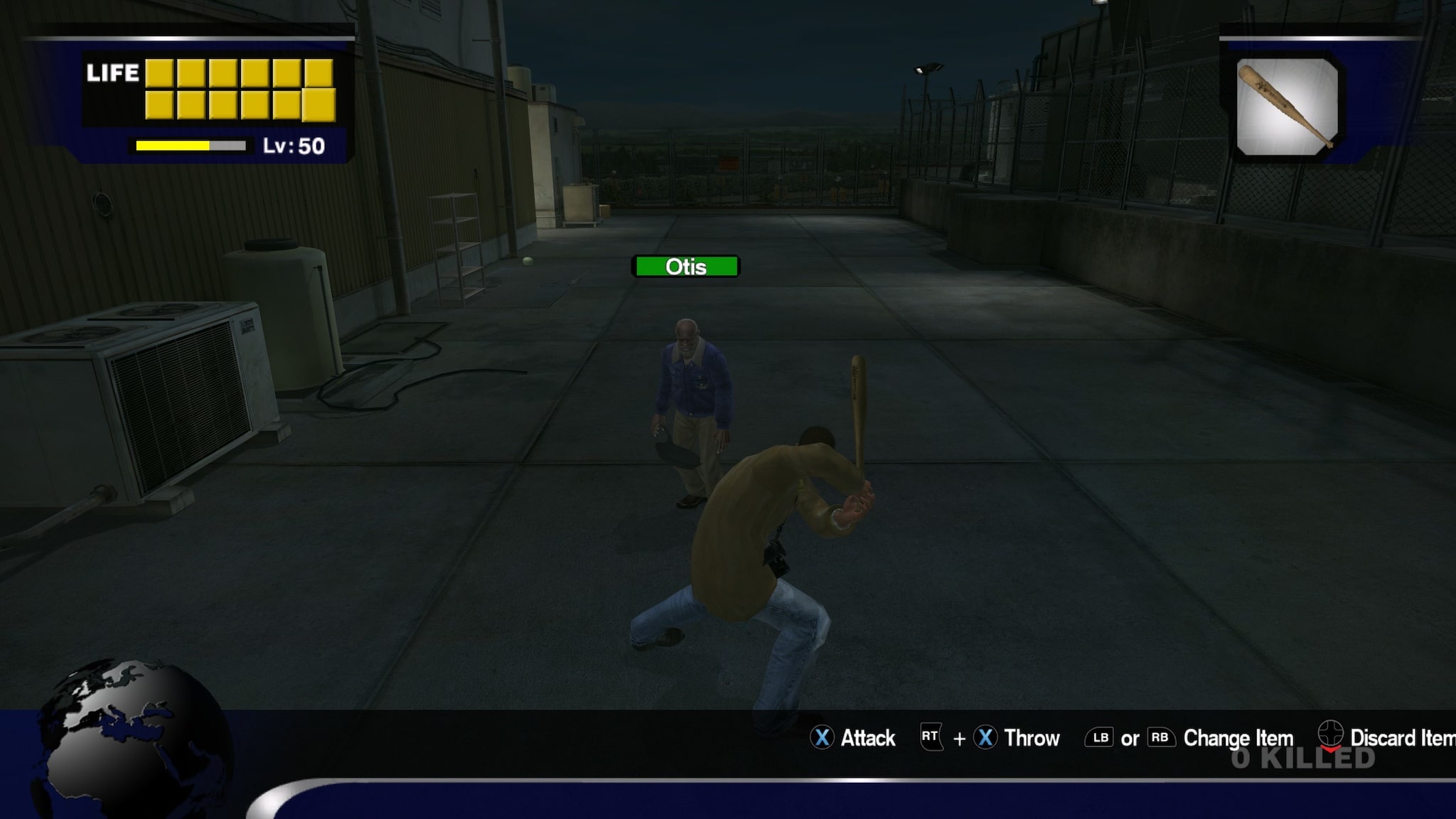This screenshot has width=1456, height=819.
Task: Select the Attack action label
Action: pos(867,739)
